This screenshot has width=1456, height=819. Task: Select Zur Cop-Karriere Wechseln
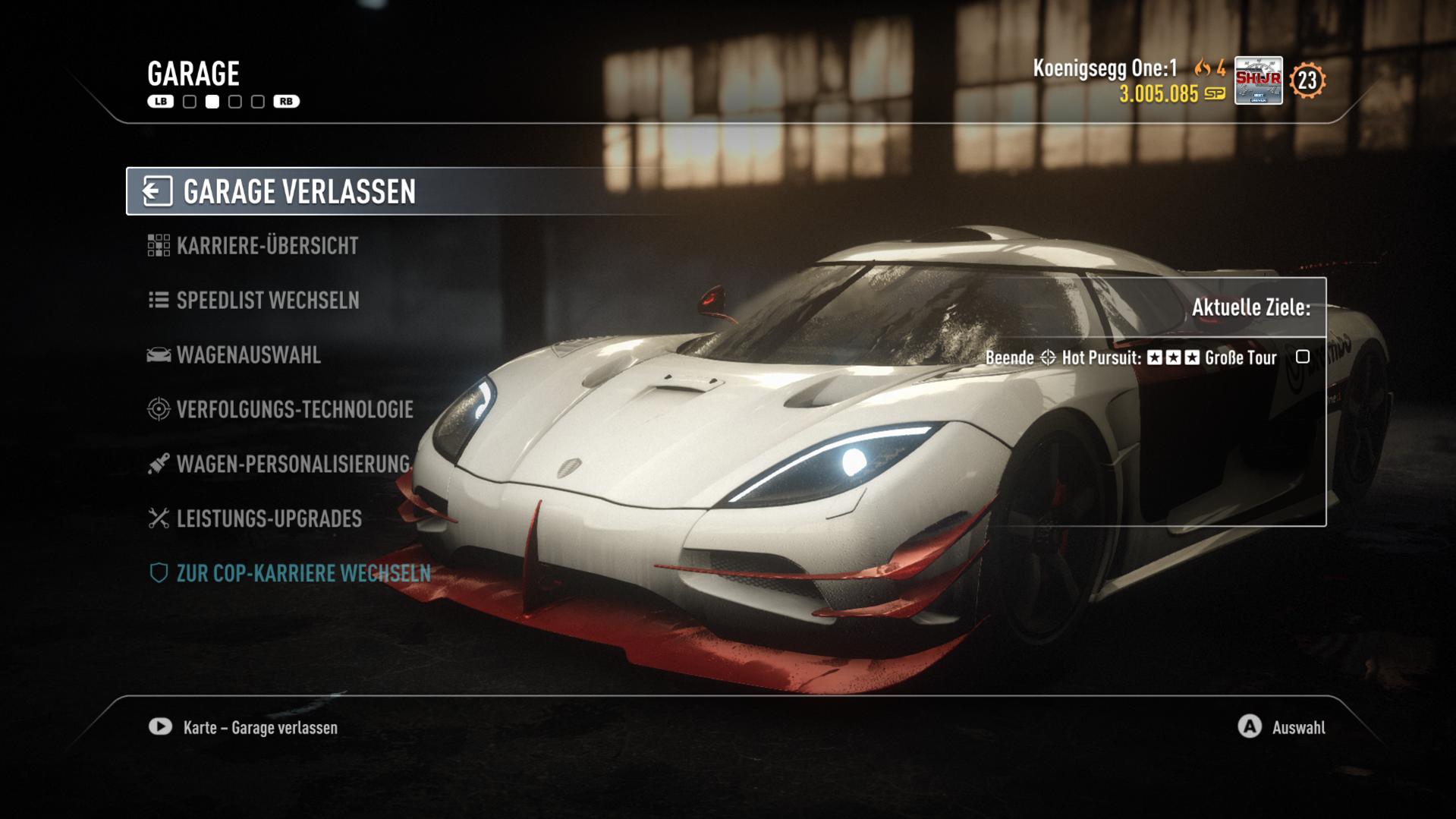[x=303, y=574]
